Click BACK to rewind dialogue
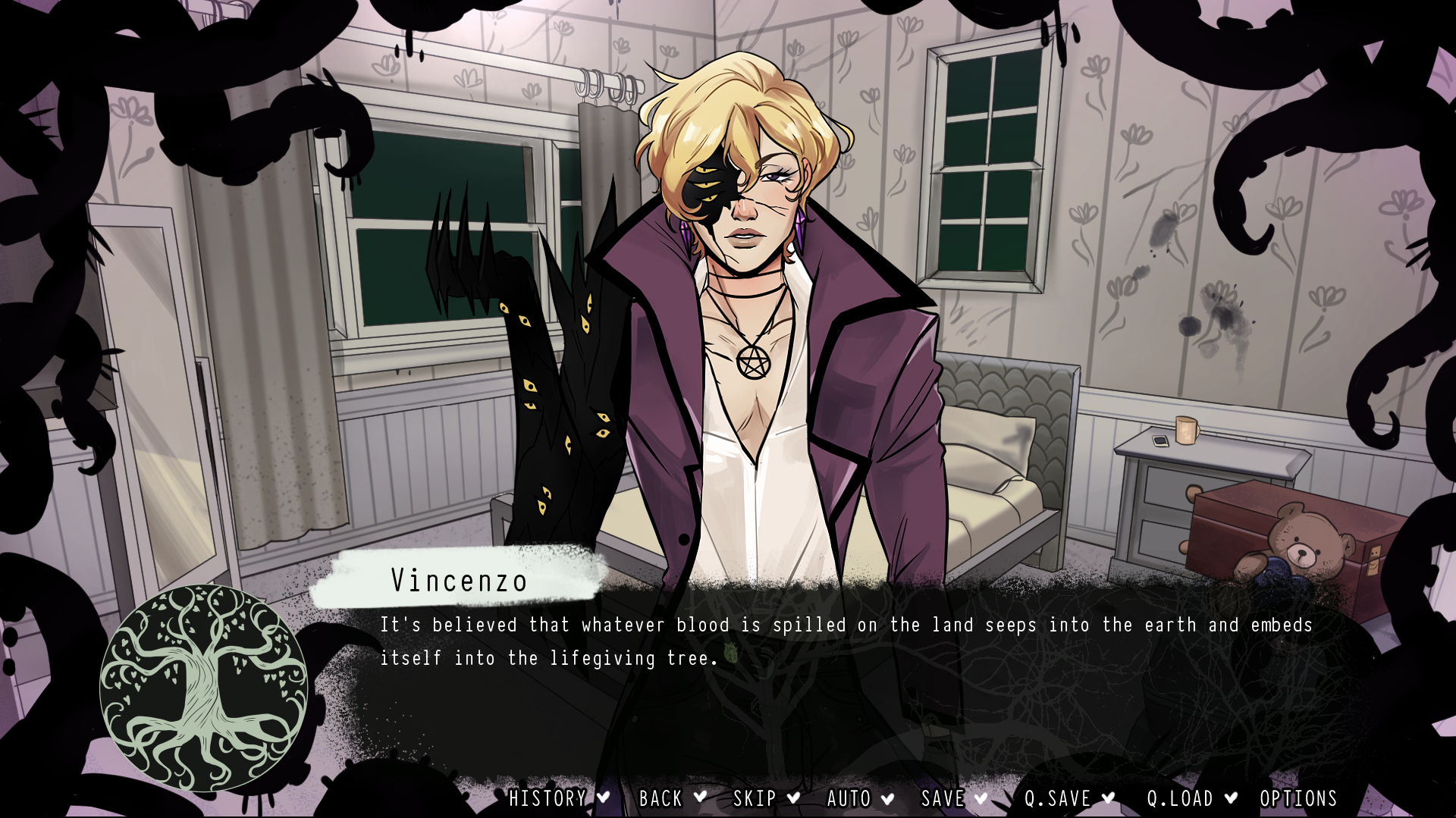This screenshot has width=1456, height=818. coord(659,798)
